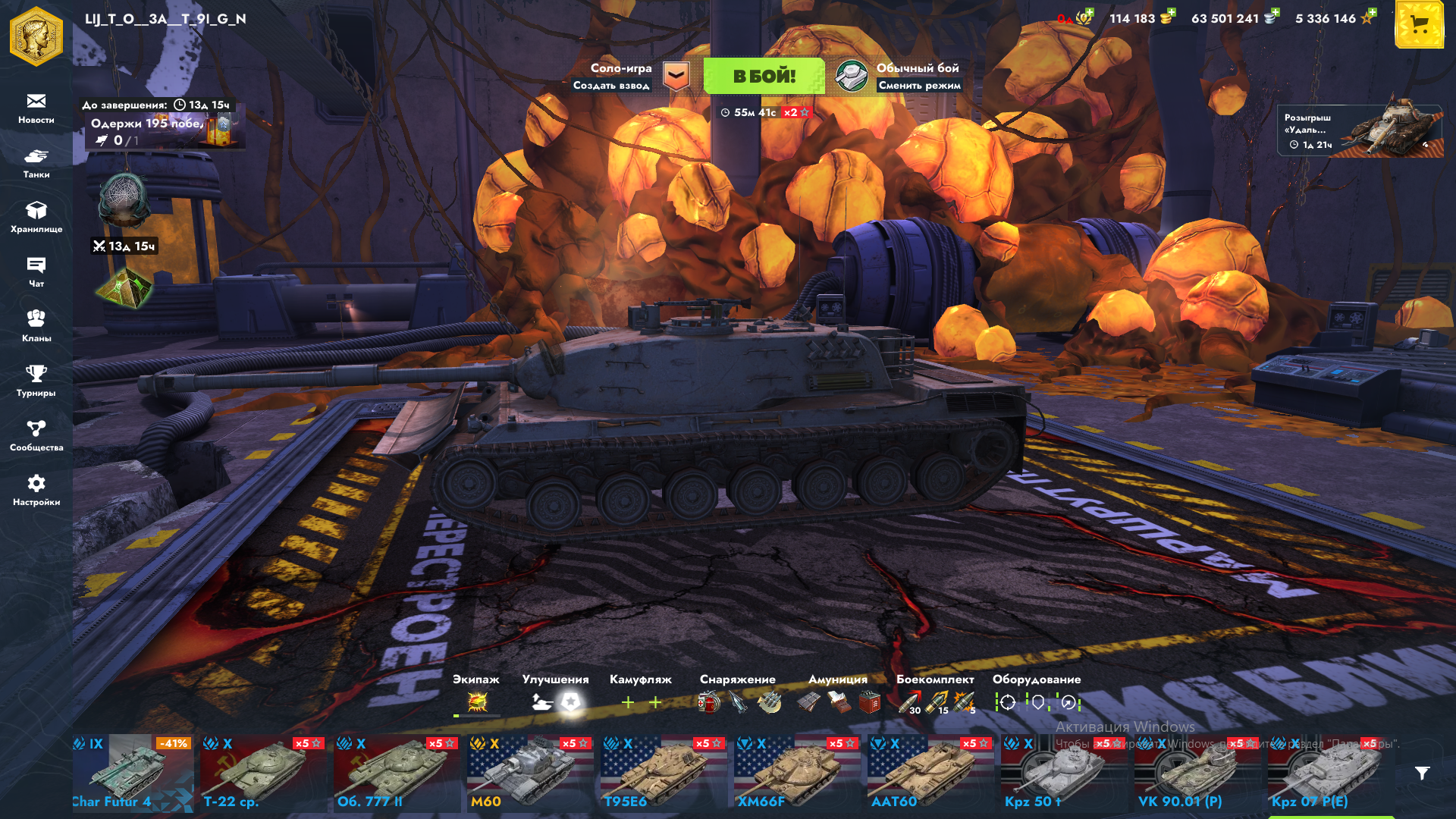Open the Кланы clans section
This screenshot has width=1456, height=819.
coord(36,327)
